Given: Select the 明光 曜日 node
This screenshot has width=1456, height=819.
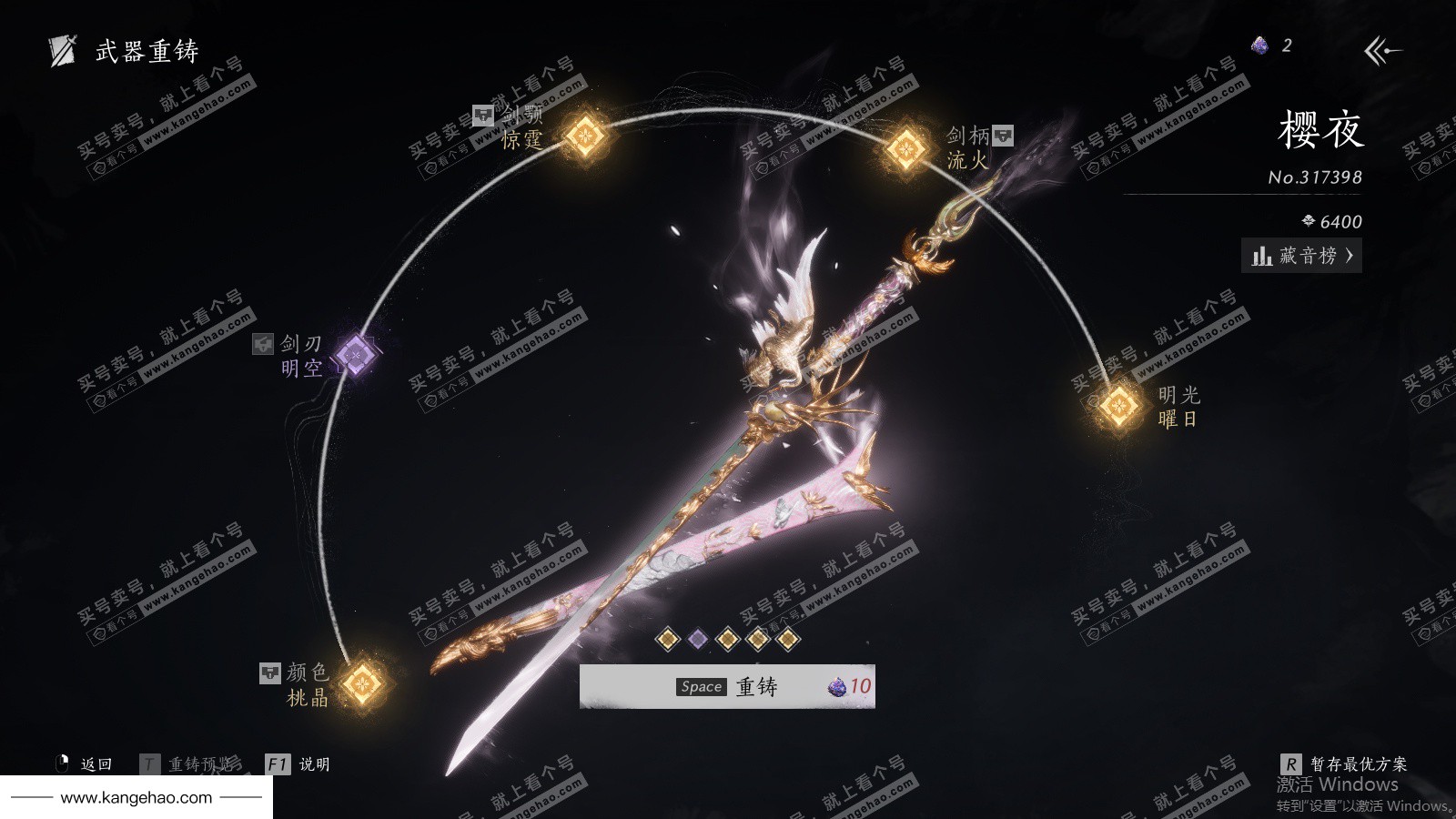Looking at the screenshot, I should pyautogui.click(x=1118, y=405).
